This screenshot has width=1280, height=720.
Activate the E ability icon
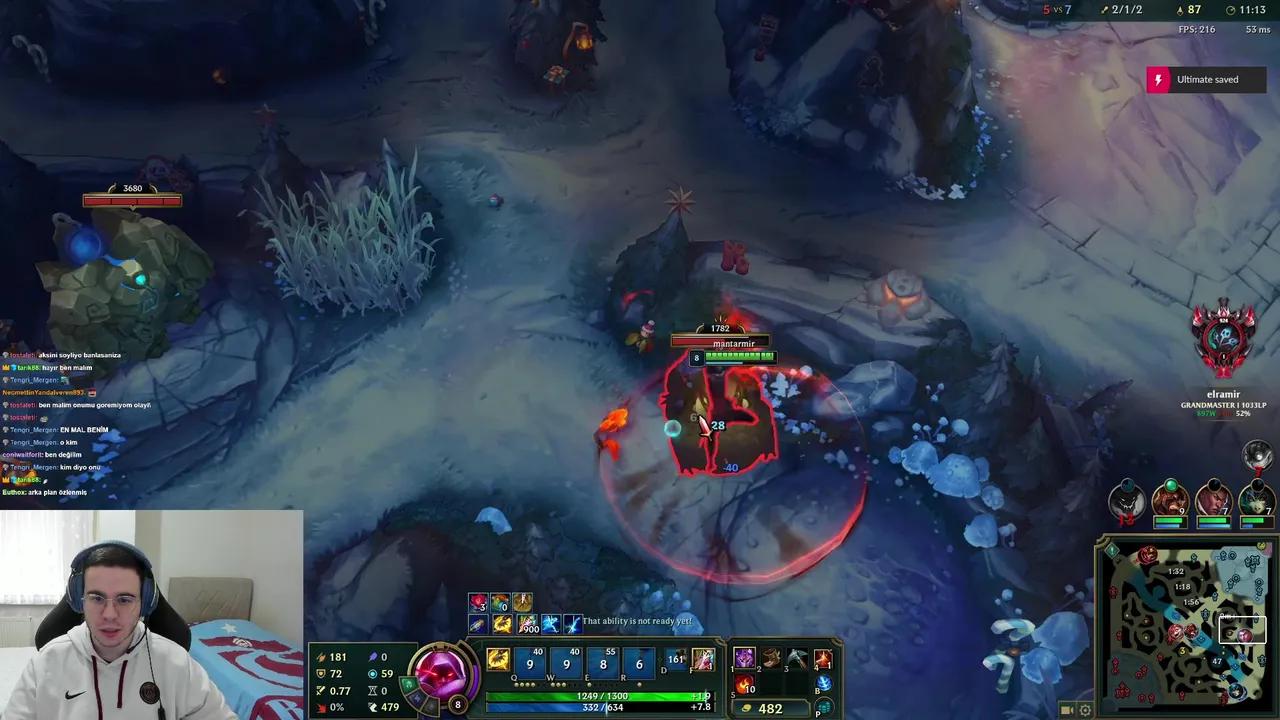click(x=603, y=664)
